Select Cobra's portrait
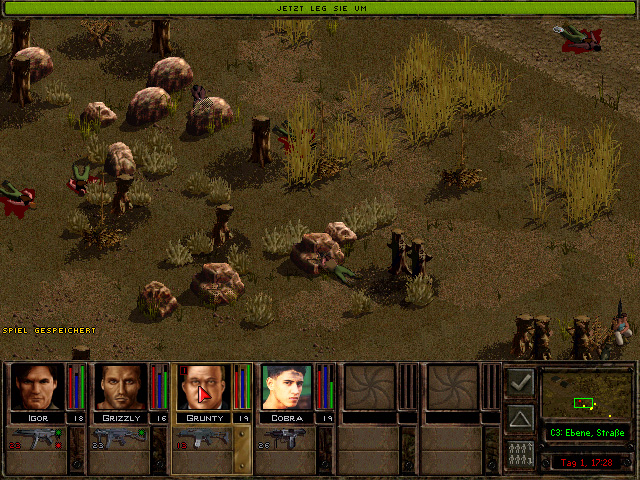The width and height of the screenshot is (640, 480). (287, 387)
